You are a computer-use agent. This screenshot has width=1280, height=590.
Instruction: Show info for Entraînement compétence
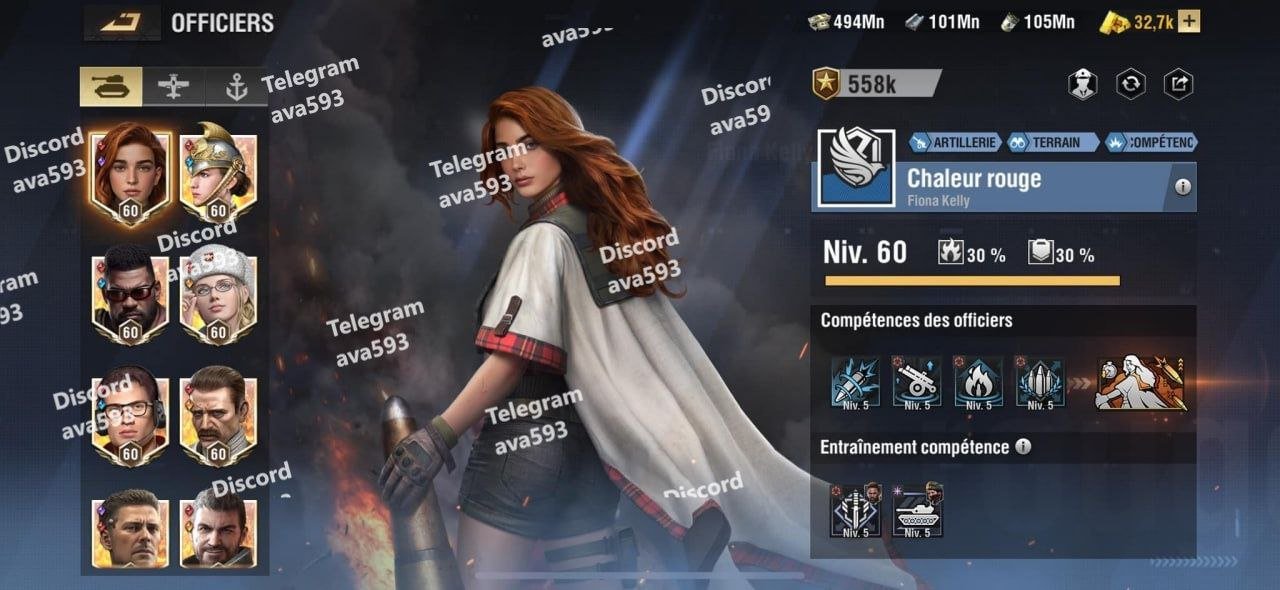click(x=1023, y=447)
